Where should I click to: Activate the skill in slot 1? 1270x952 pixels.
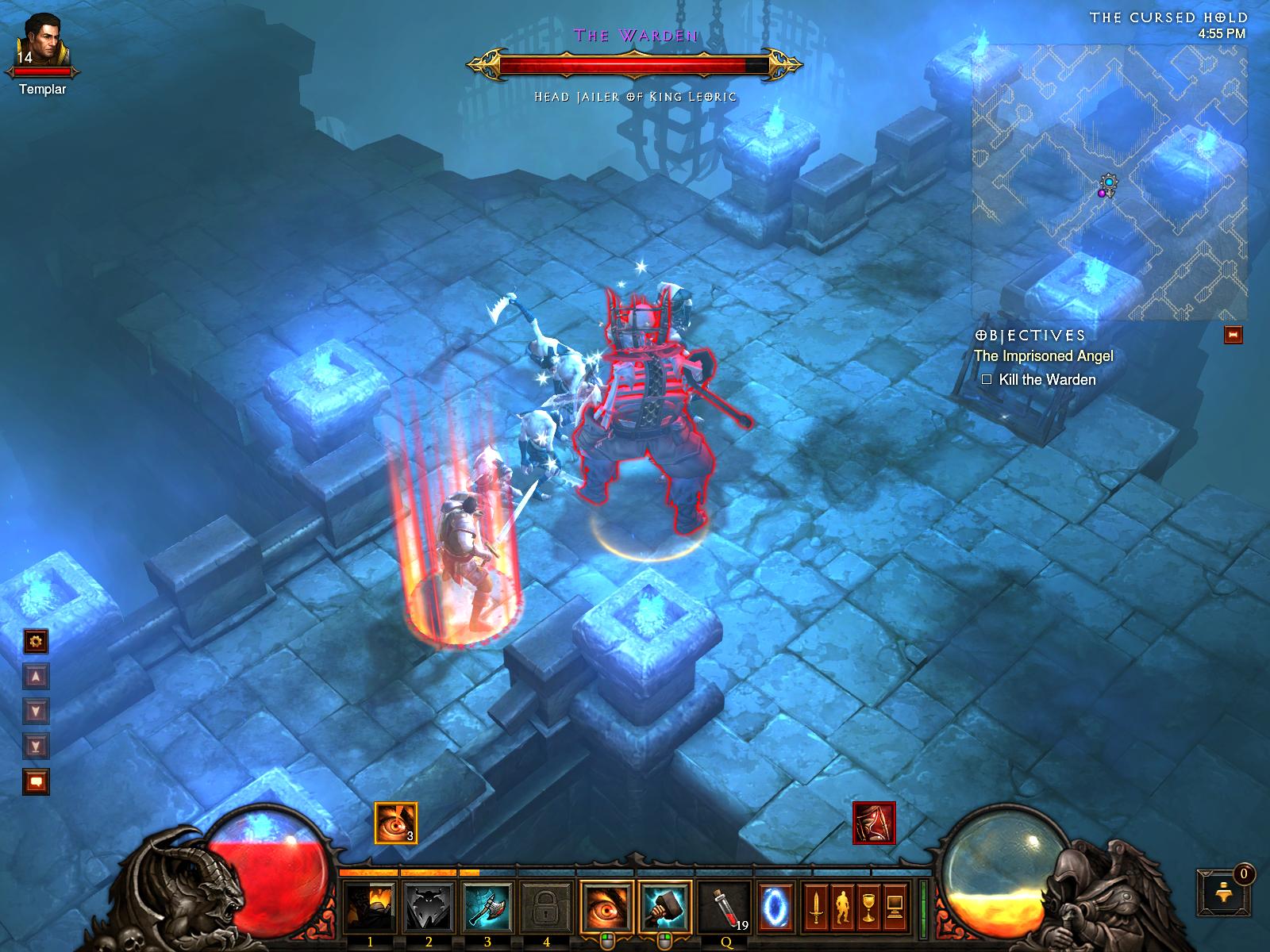pos(370,908)
